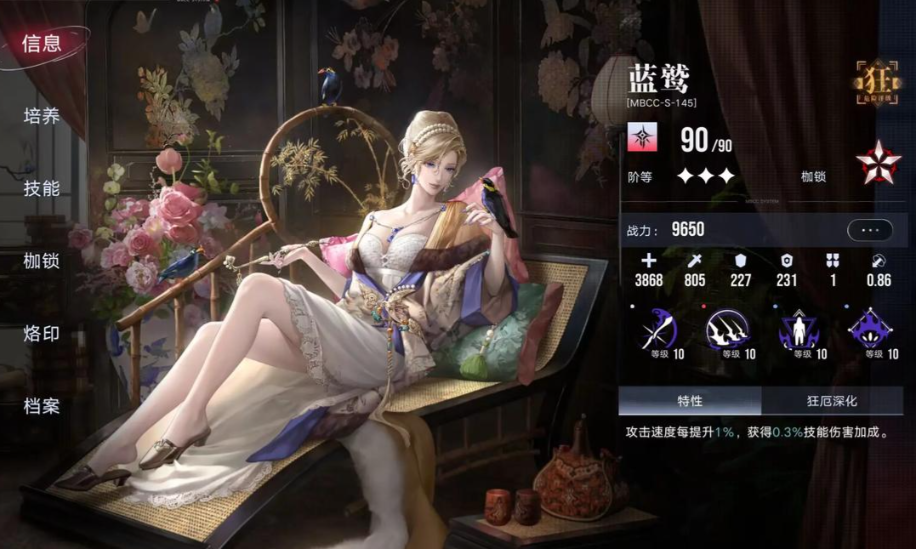The image size is (916, 549).
Task: Select the 特性 trait tab
Action: (690, 401)
